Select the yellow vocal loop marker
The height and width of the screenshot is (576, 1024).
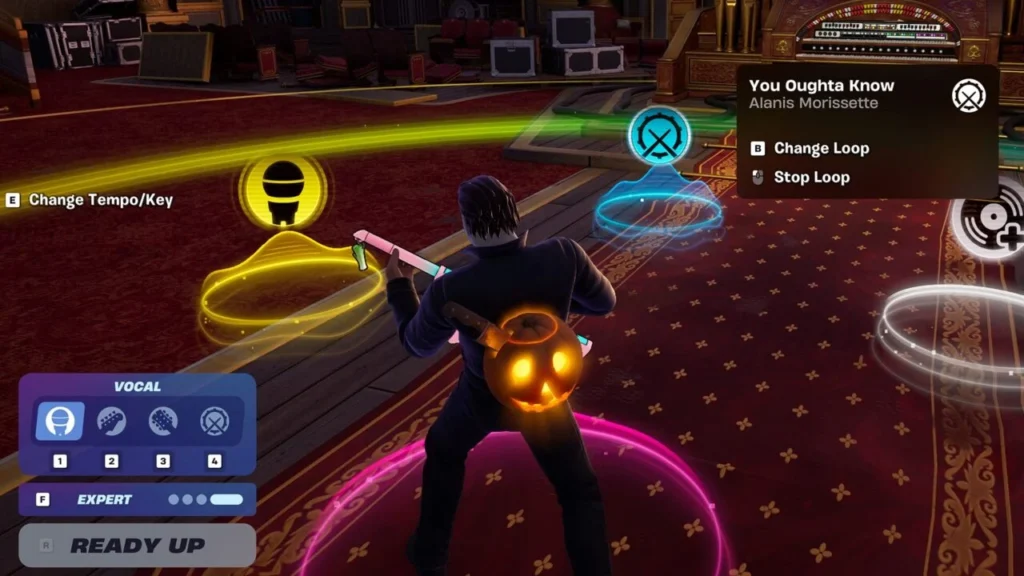[x=283, y=189]
